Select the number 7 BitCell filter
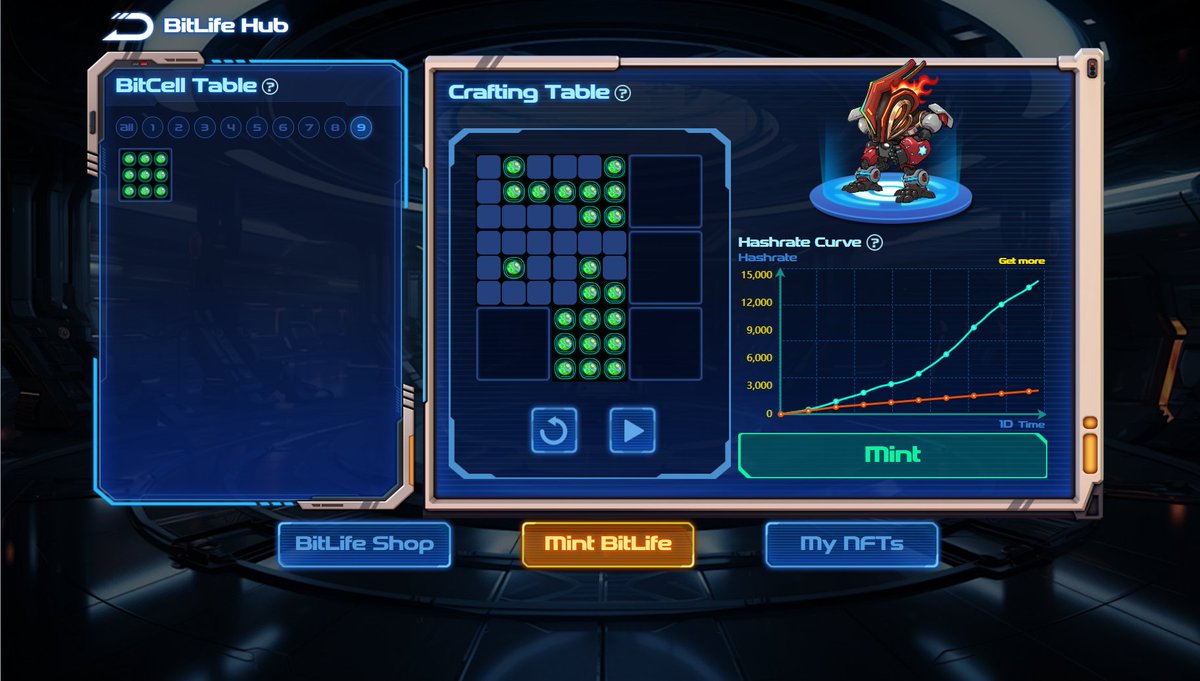The width and height of the screenshot is (1200, 681). [309, 127]
